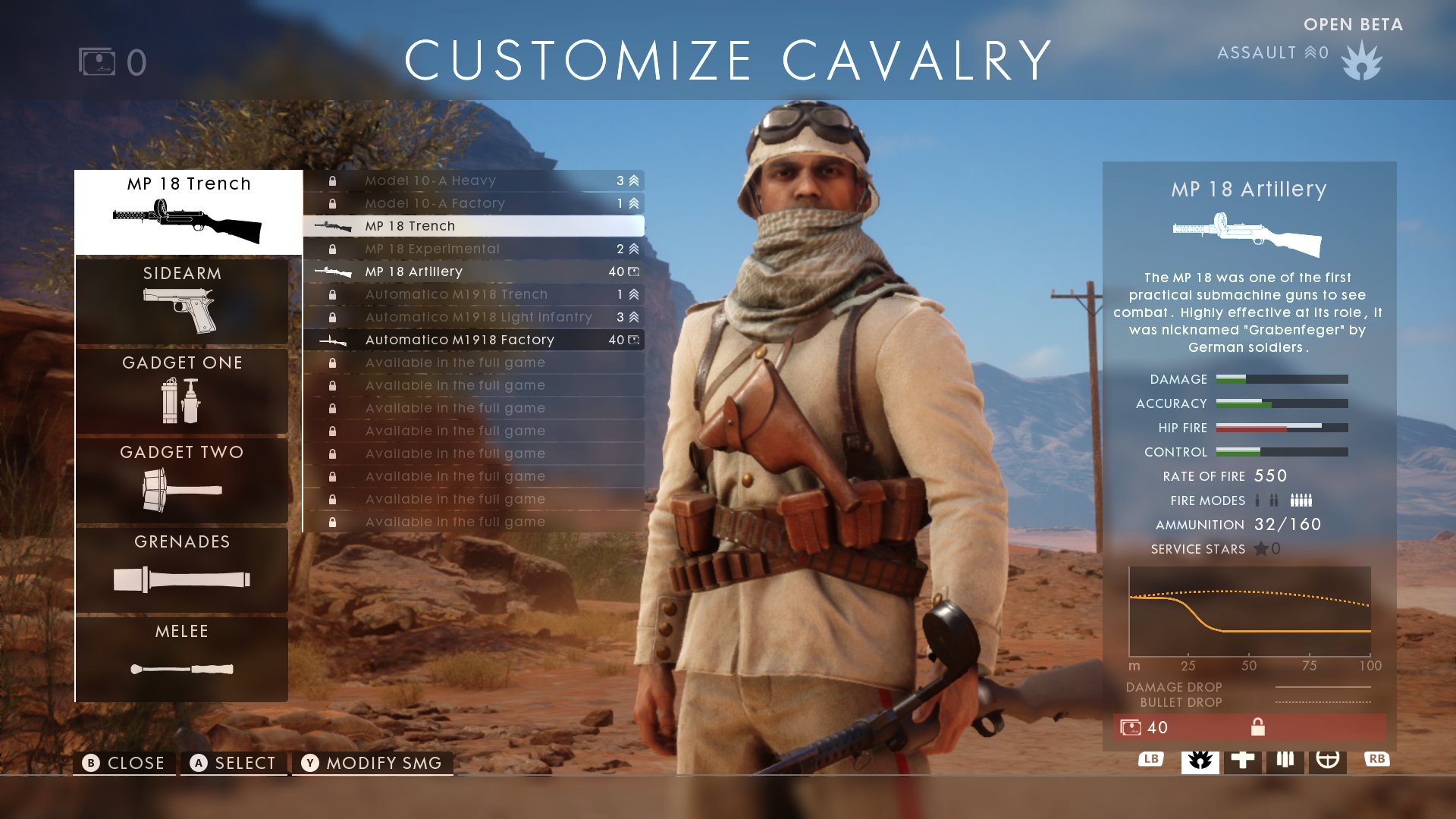Open the Sidearm pistol slot
Image resolution: width=1456 pixels, height=819 pixels.
pyautogui.click(x=182, y=300)
